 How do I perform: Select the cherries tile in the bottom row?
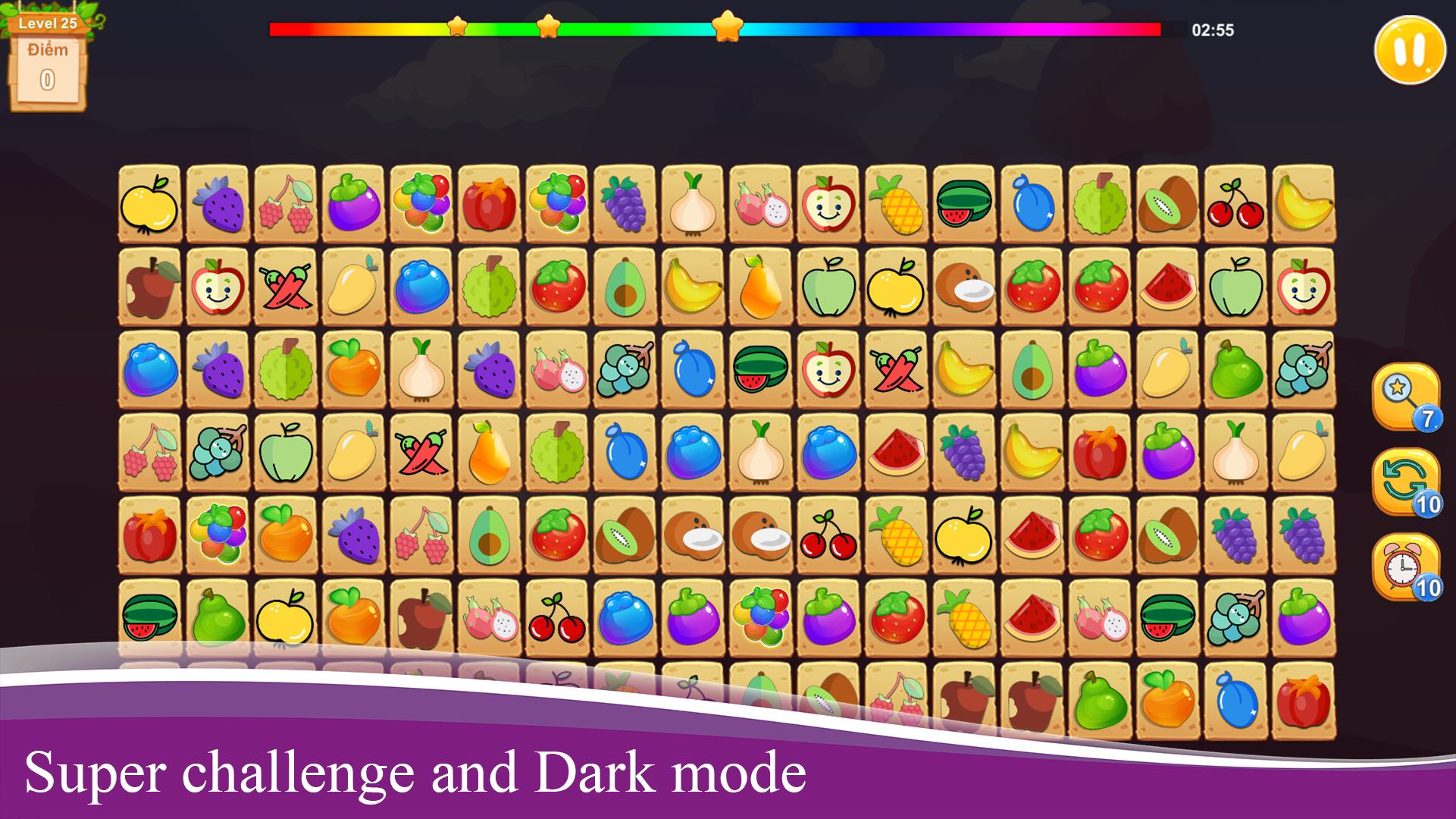557,618
